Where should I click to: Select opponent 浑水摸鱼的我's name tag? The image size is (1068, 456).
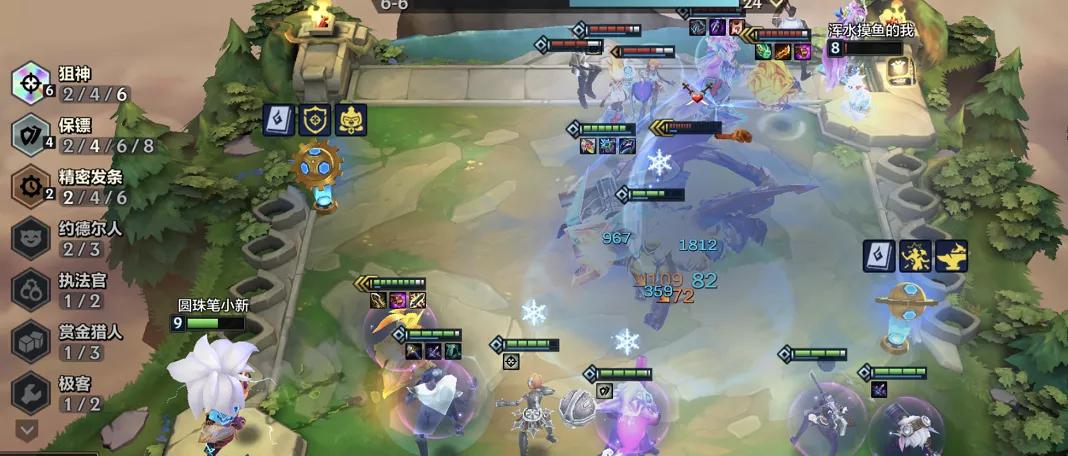pyautogui.click(x=870, y=31)
